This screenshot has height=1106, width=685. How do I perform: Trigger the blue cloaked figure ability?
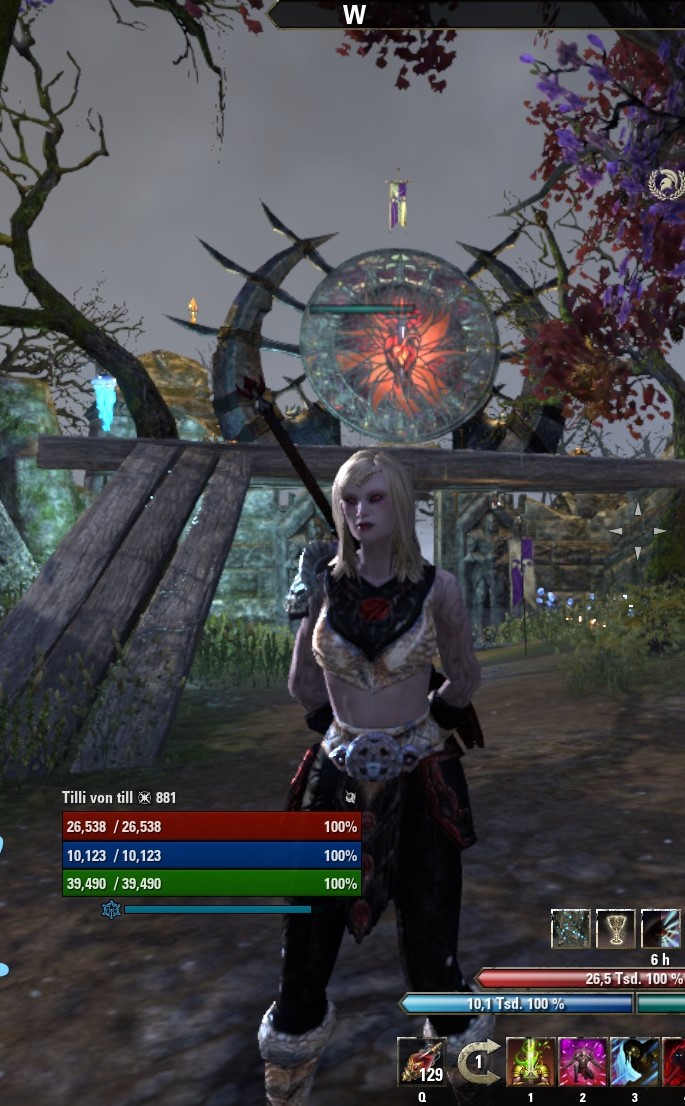click(x=635, y=1061)
